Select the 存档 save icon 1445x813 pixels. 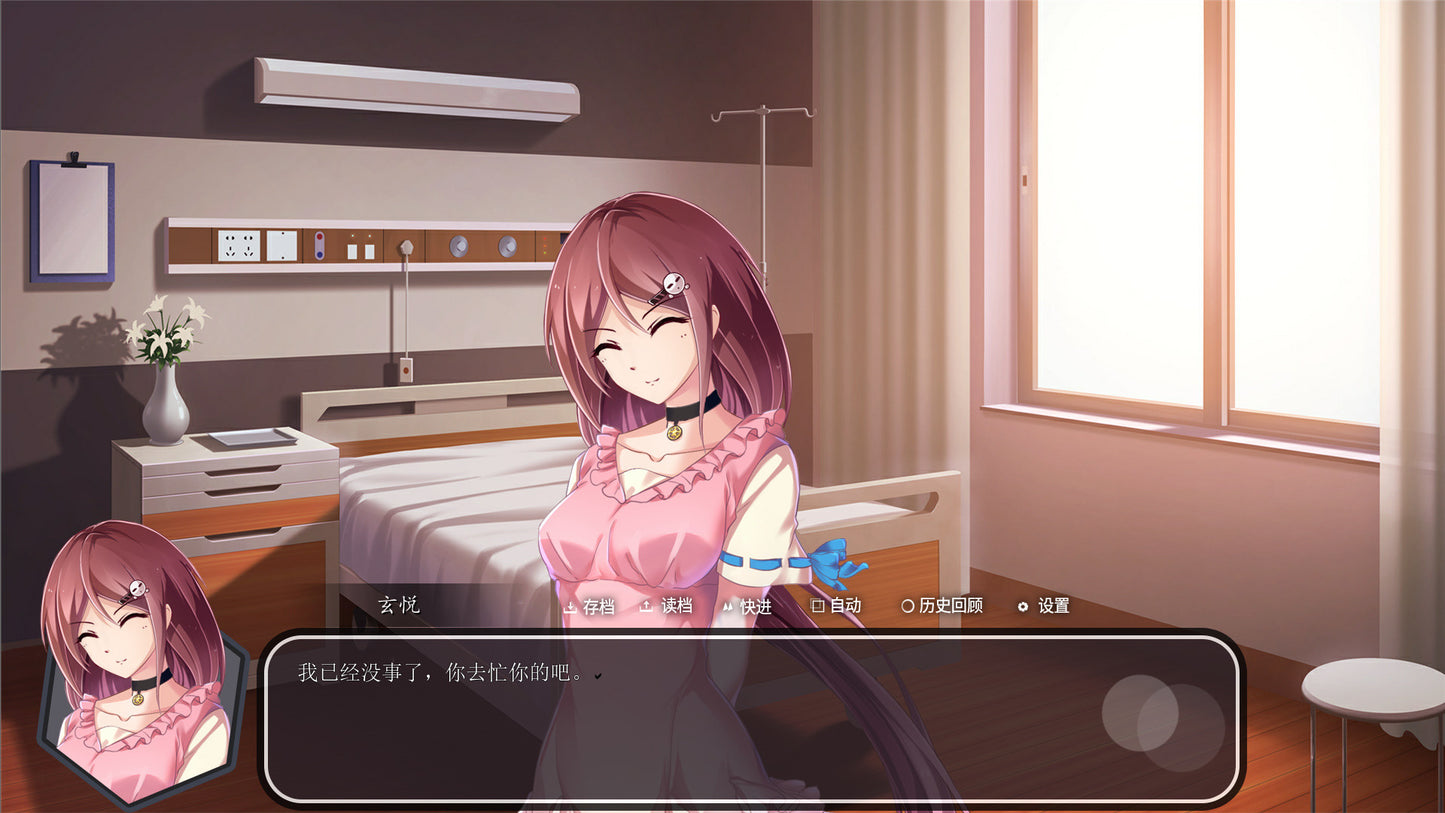click(x=571, y=606)
